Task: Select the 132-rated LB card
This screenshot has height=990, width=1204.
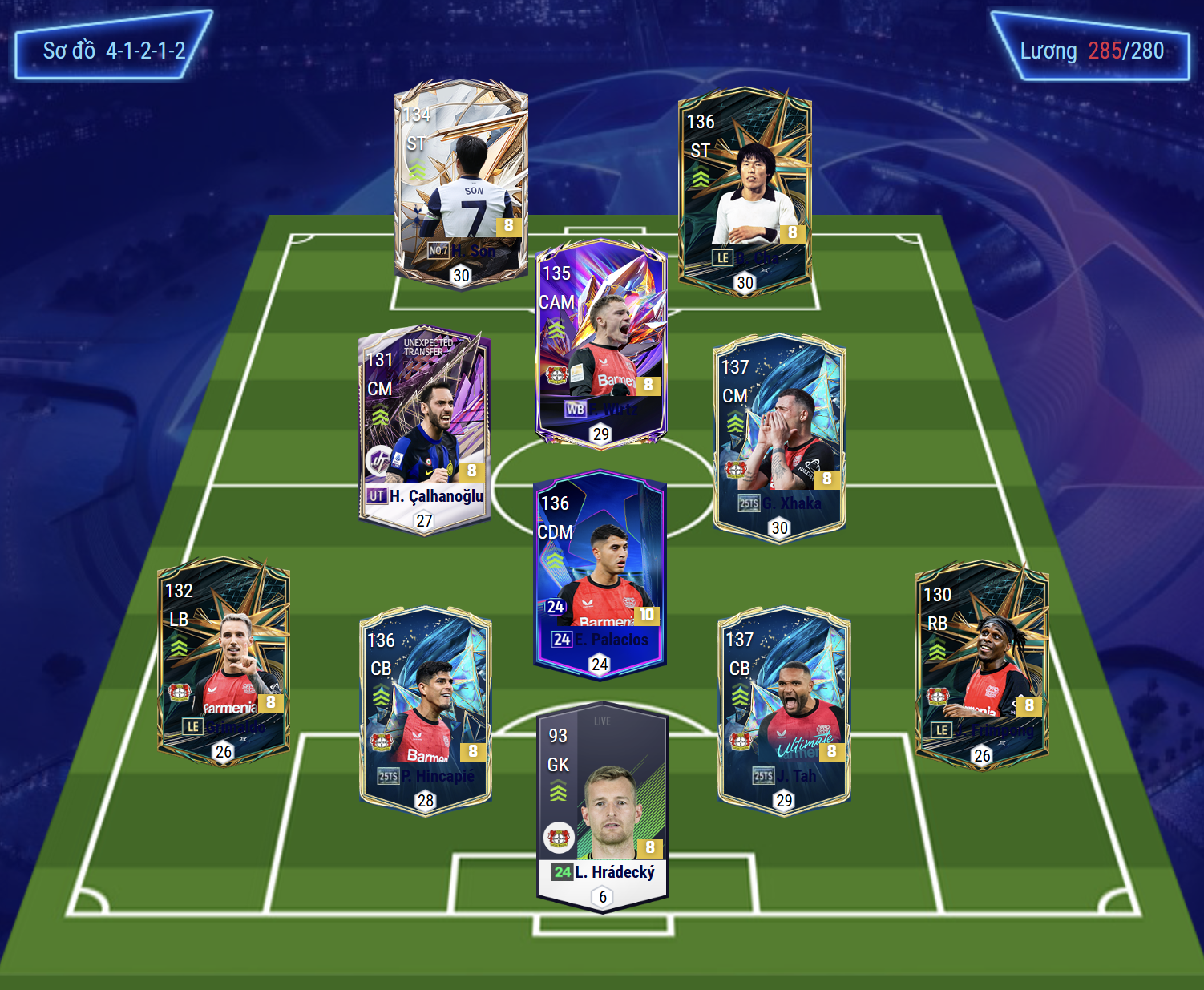Action: tap(224, 661)
